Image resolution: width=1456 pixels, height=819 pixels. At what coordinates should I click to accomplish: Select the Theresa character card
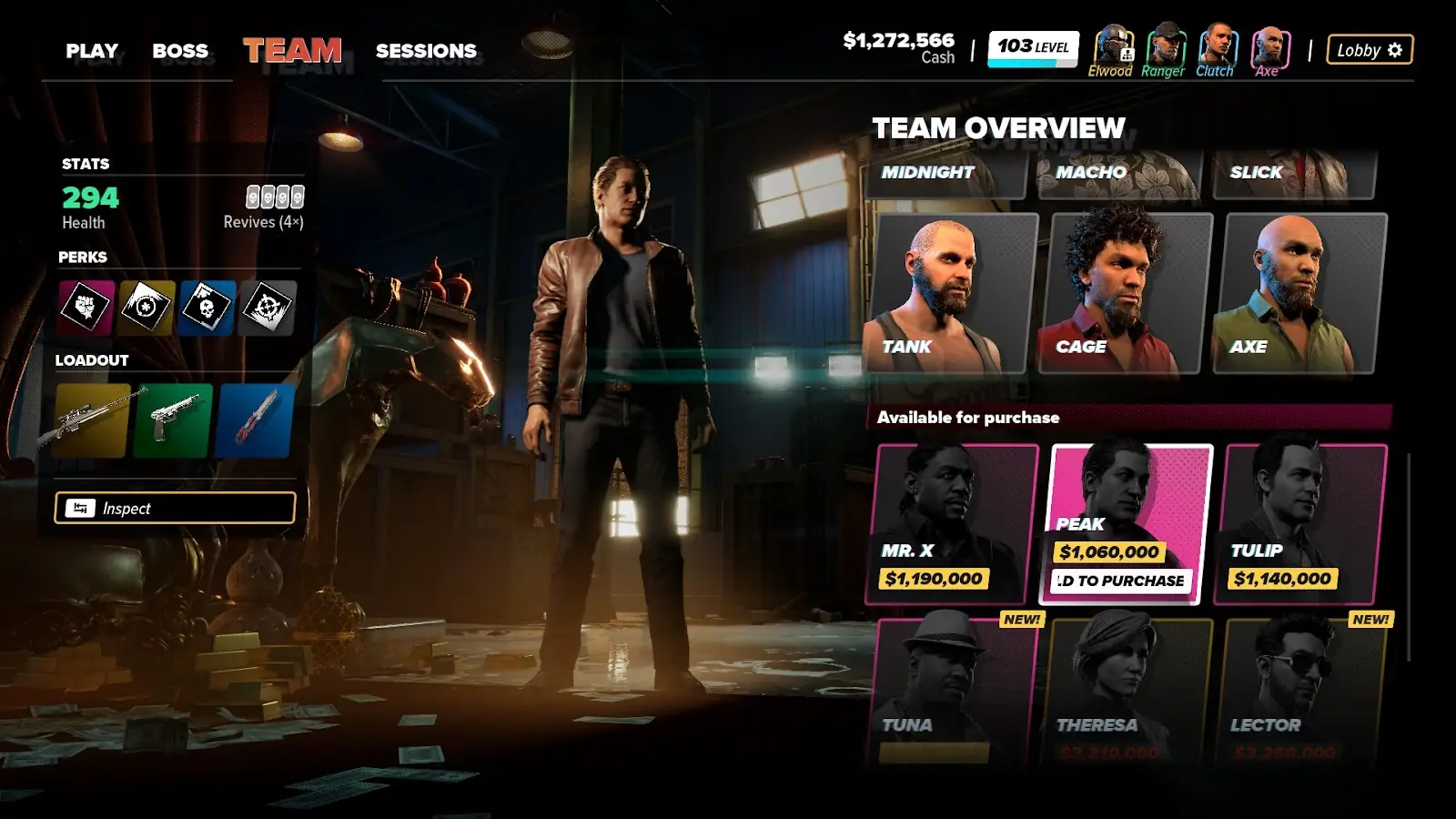click(1126, 690)
